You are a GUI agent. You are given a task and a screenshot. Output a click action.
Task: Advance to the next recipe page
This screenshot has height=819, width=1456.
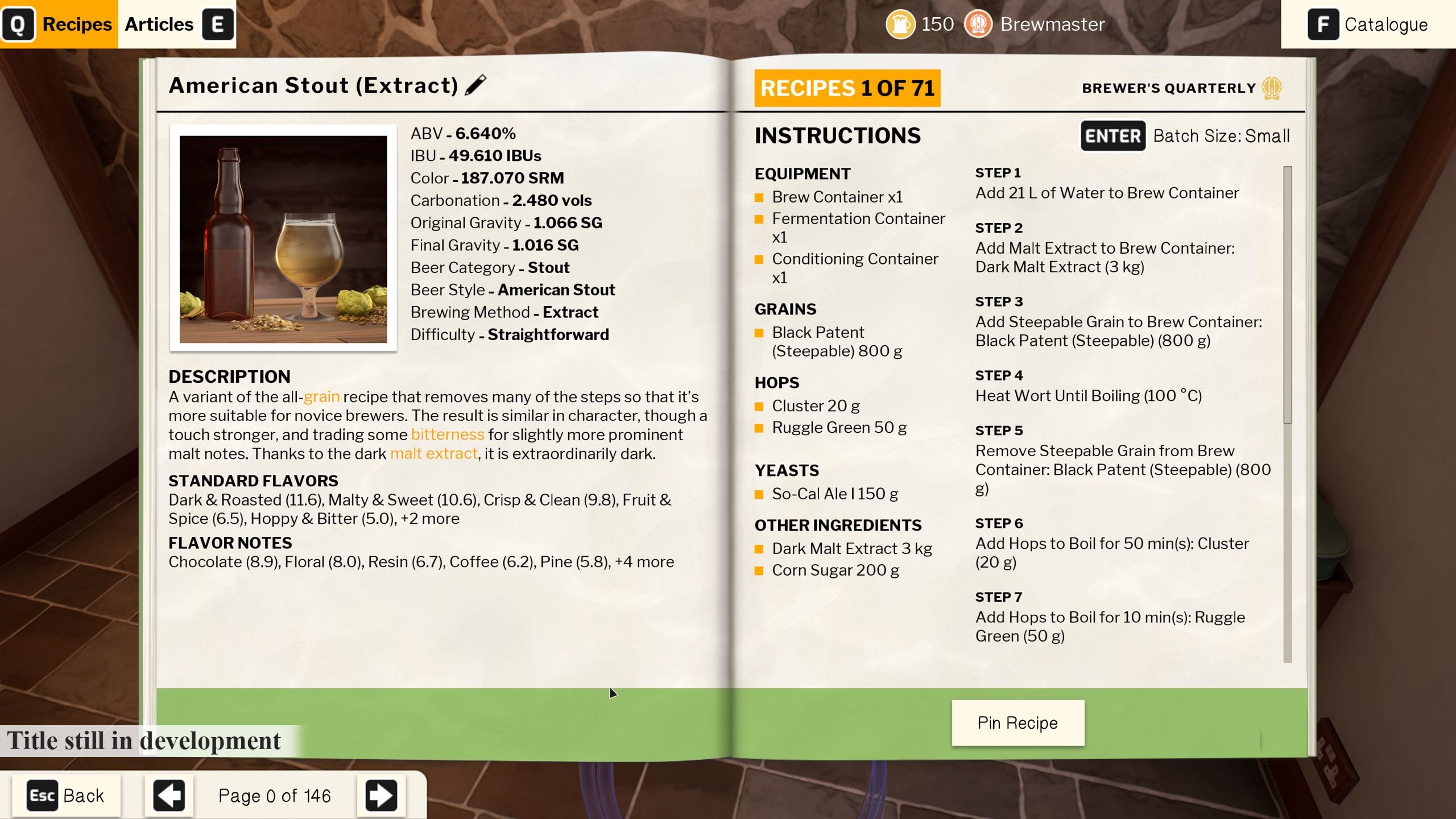(x=382, y=795)
